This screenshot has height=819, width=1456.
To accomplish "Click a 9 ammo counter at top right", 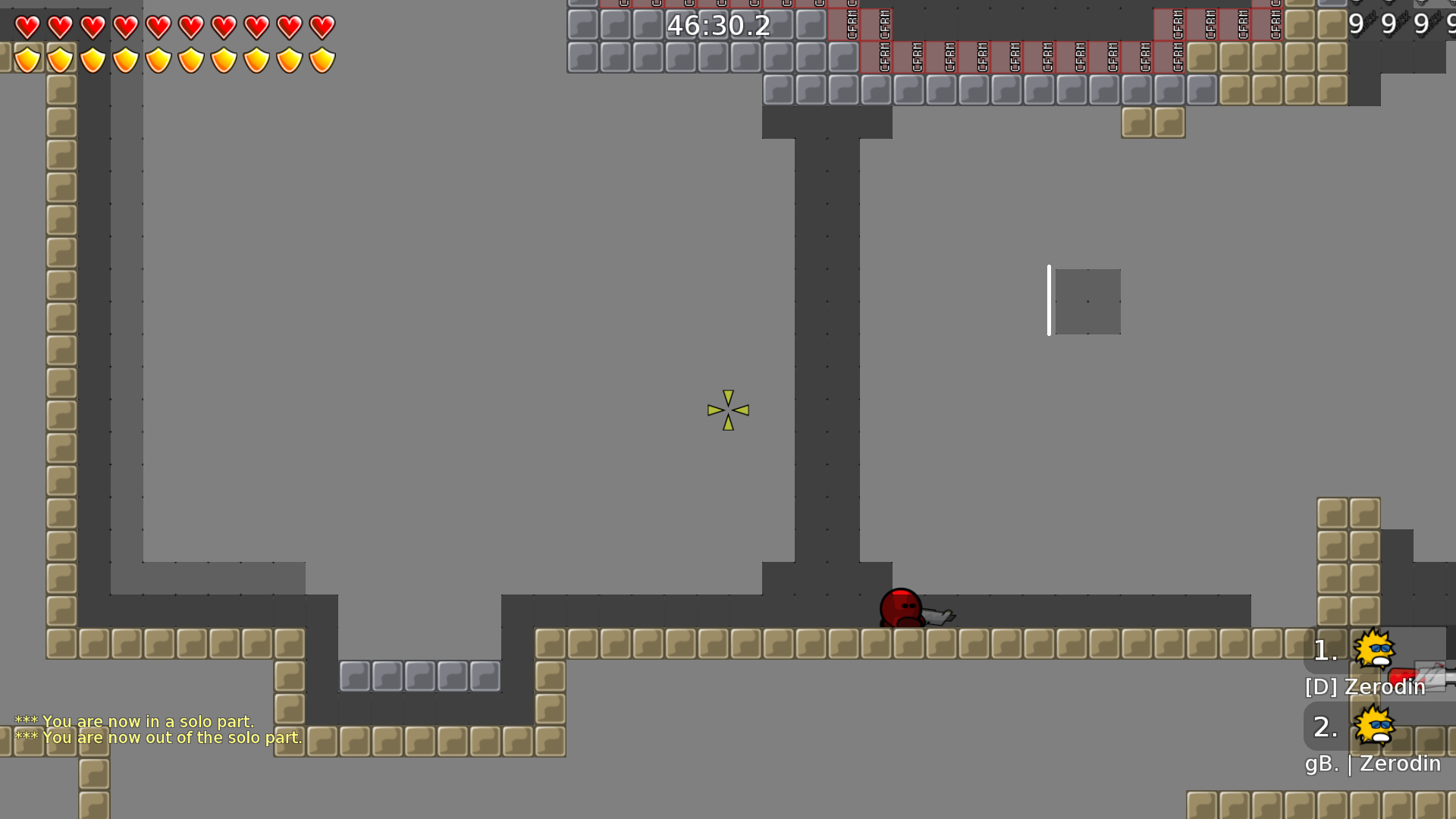I will (x=1356, y=24).
